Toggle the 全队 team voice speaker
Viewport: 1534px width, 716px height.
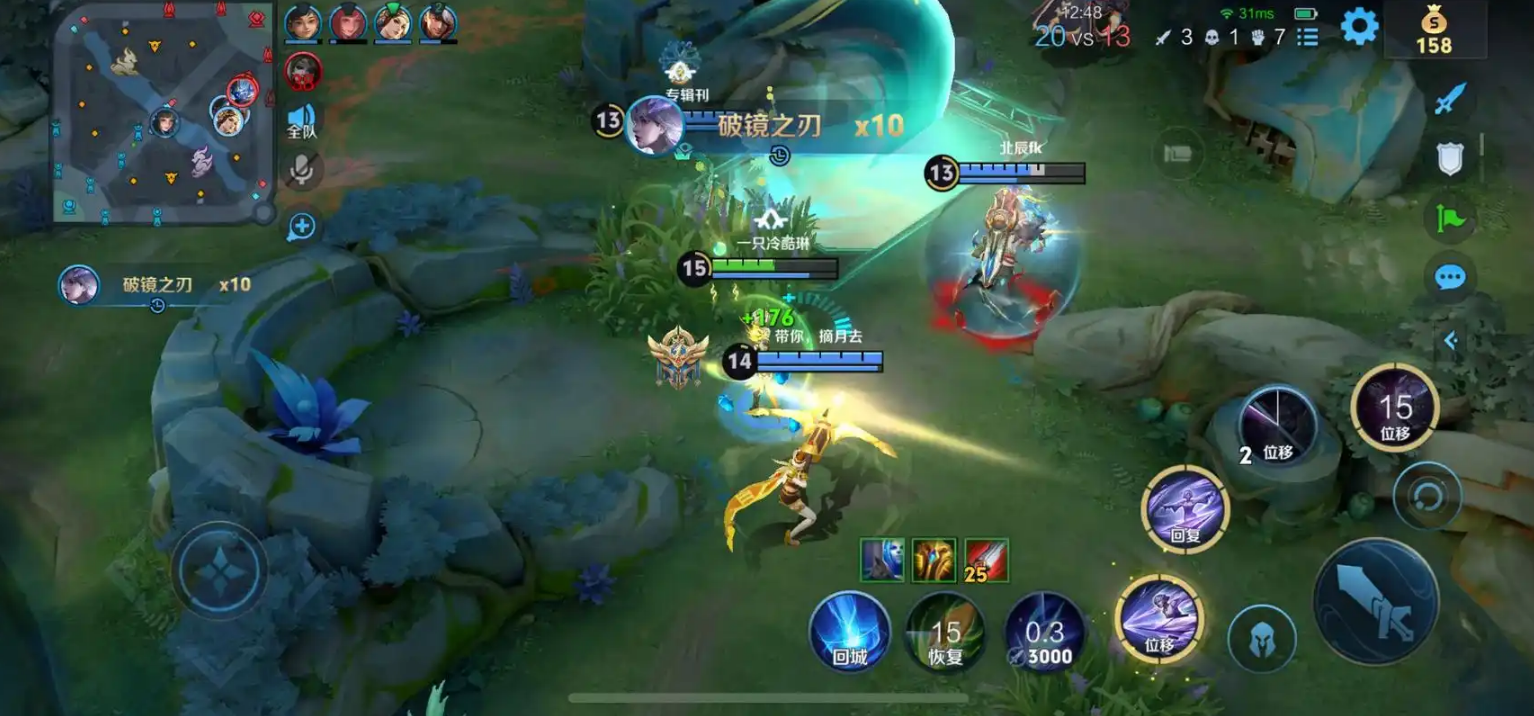tap(302, 121)
